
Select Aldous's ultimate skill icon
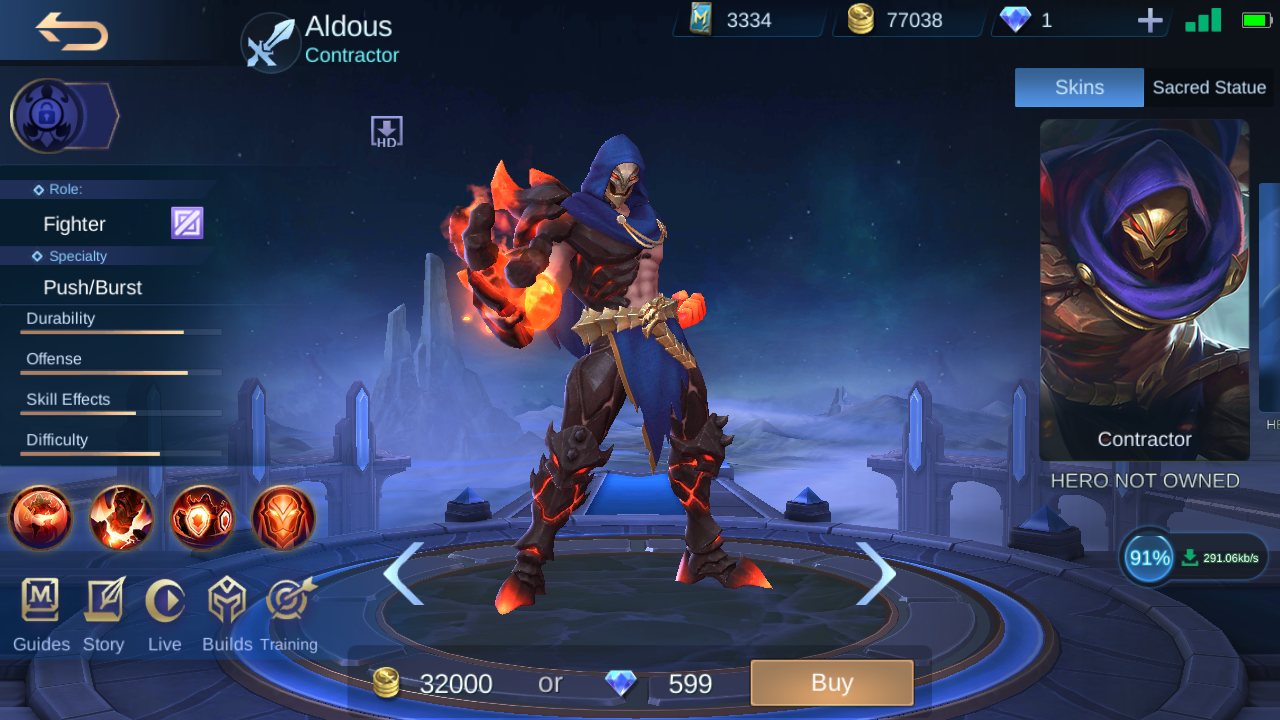[283, 518]
